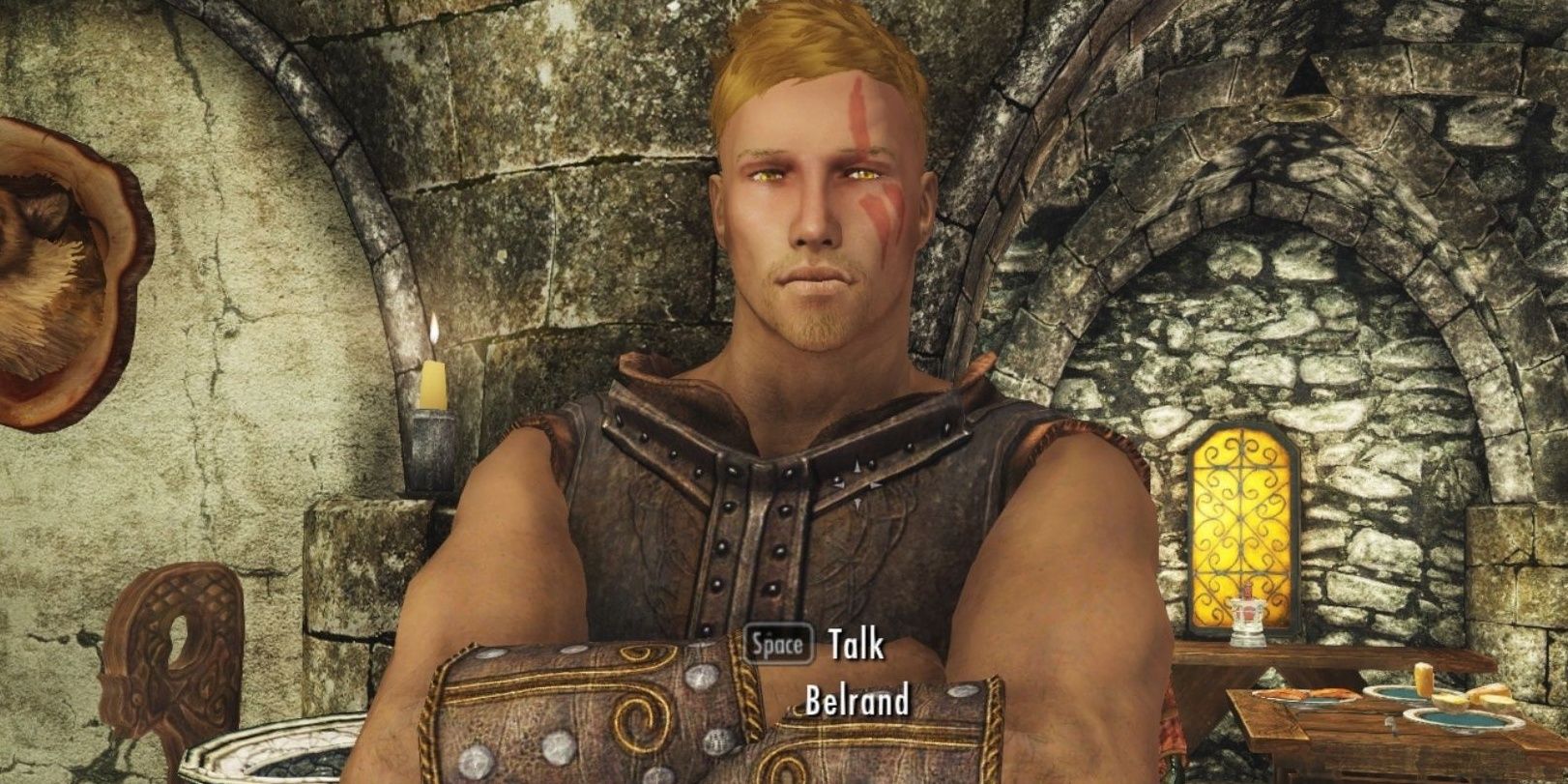Select the candle on the table right
The image size is (1568, 784).
click(1422, 677)
